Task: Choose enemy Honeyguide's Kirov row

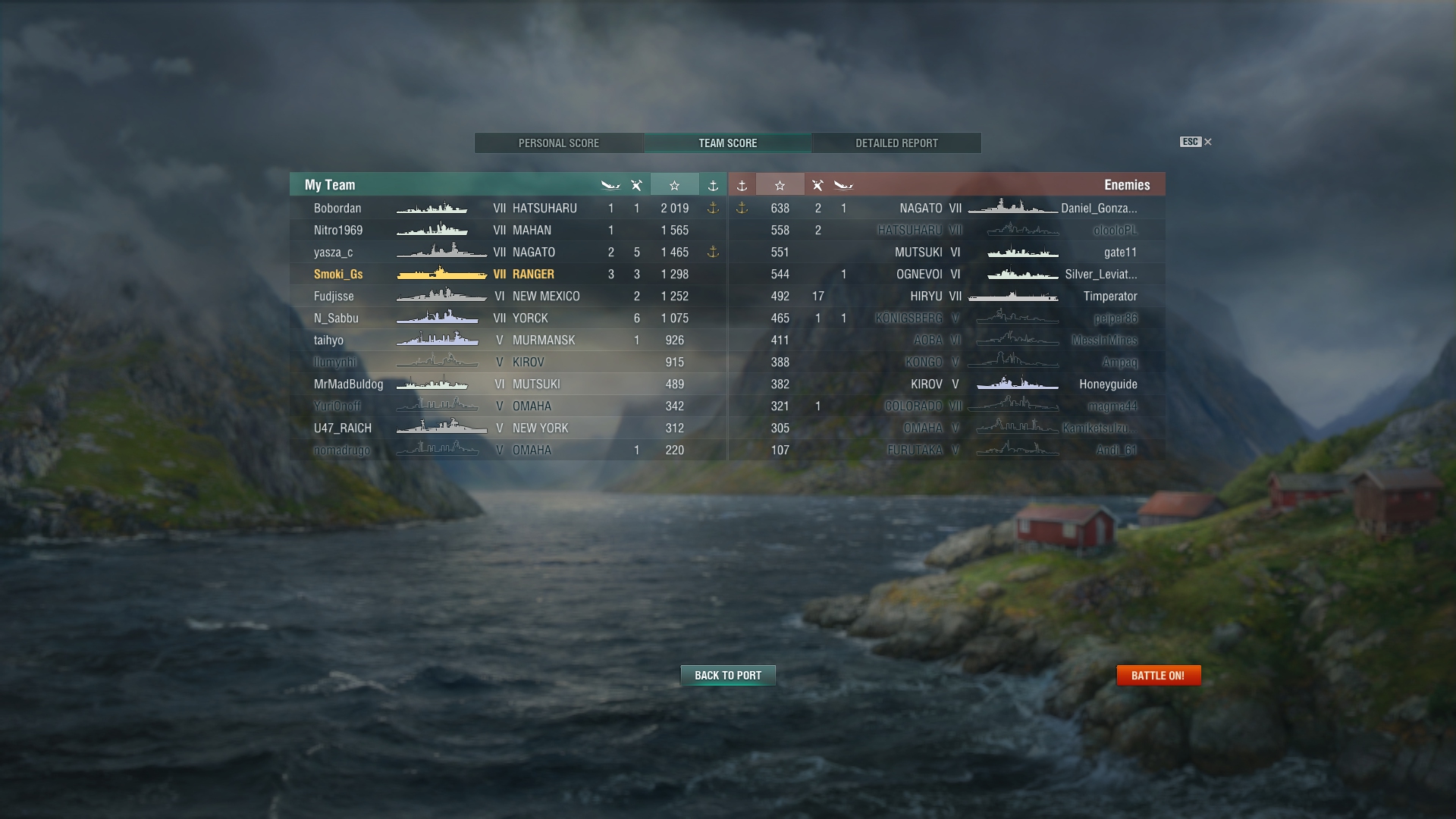Action: click(946, 384)
